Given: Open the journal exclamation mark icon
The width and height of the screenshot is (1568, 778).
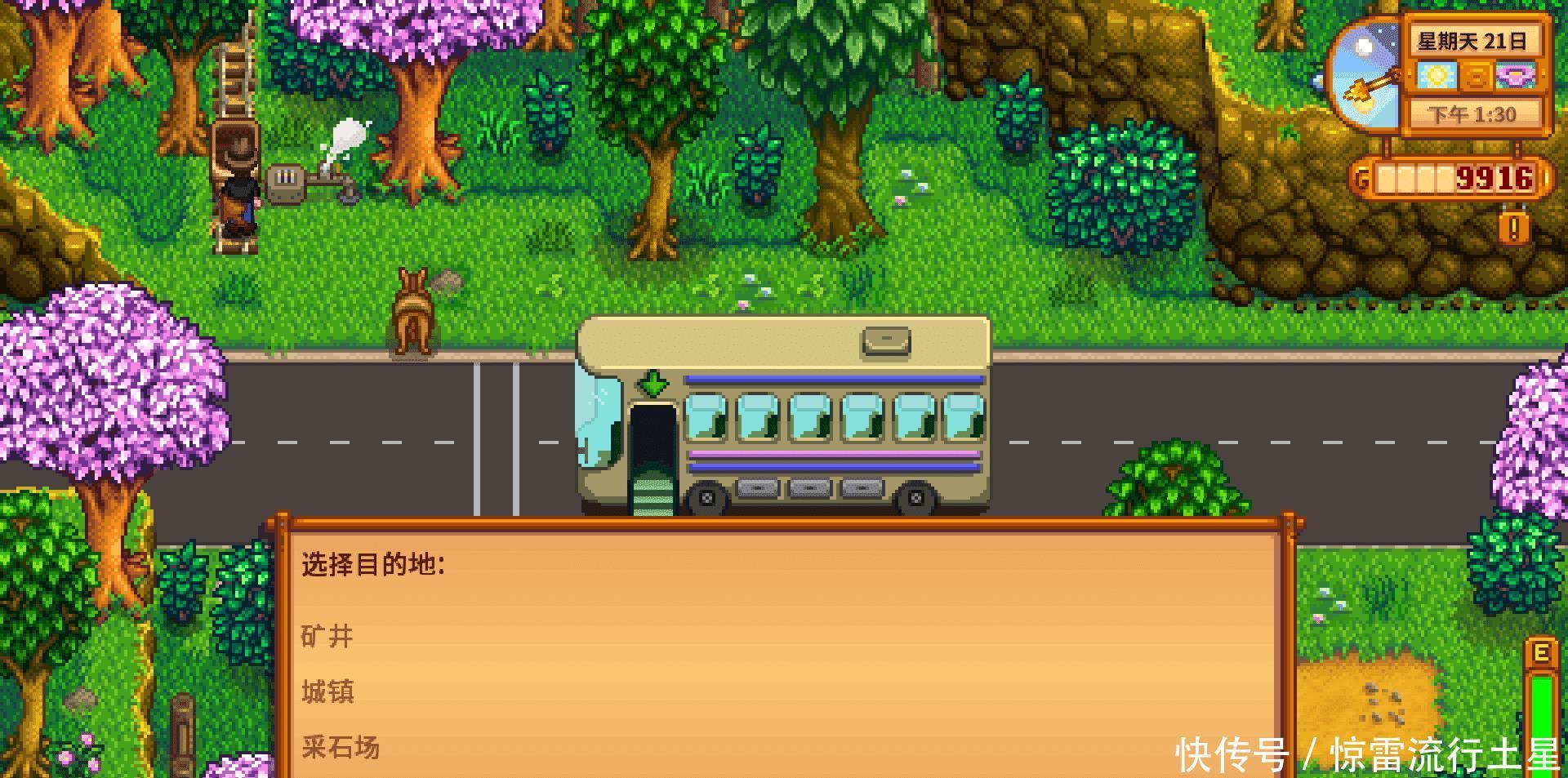Looking at the screenshot, I should 1513,228.
